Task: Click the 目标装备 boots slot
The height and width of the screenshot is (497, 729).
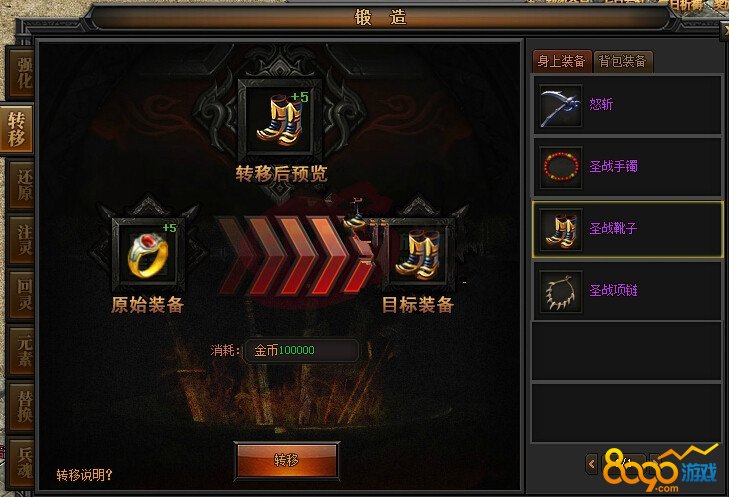Action: [x=417, y=252]
